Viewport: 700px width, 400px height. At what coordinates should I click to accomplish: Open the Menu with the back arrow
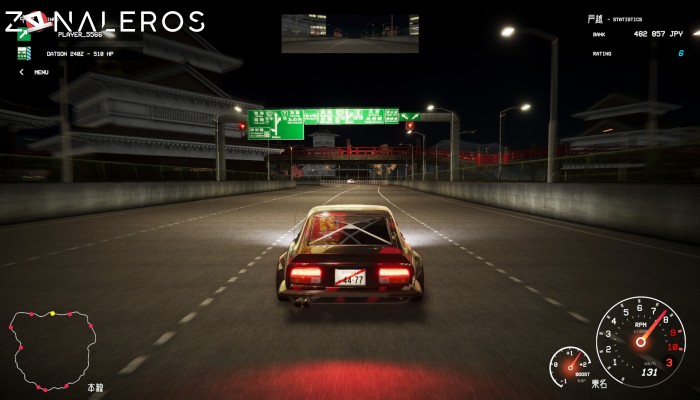click(22, 72)
